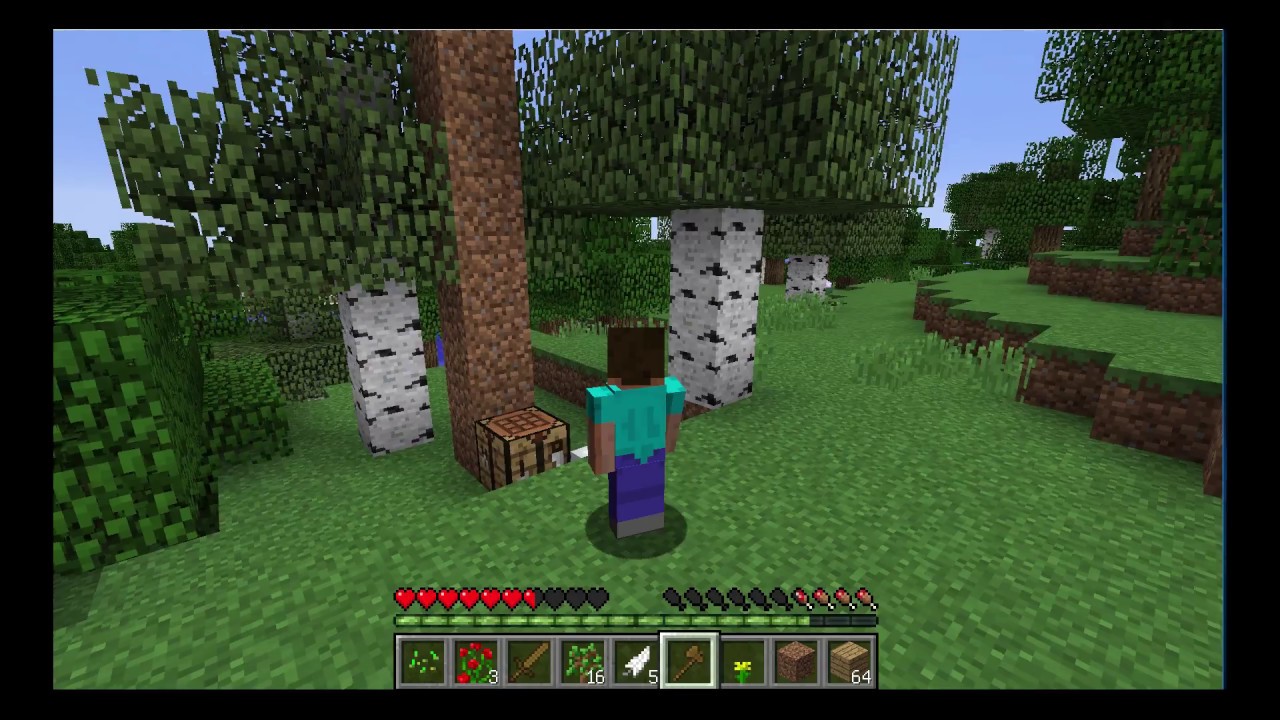The height and width of the screenshot is (720, 1280).
Task: Click the highlighted wooden axe slot
Action: (689, 662)
